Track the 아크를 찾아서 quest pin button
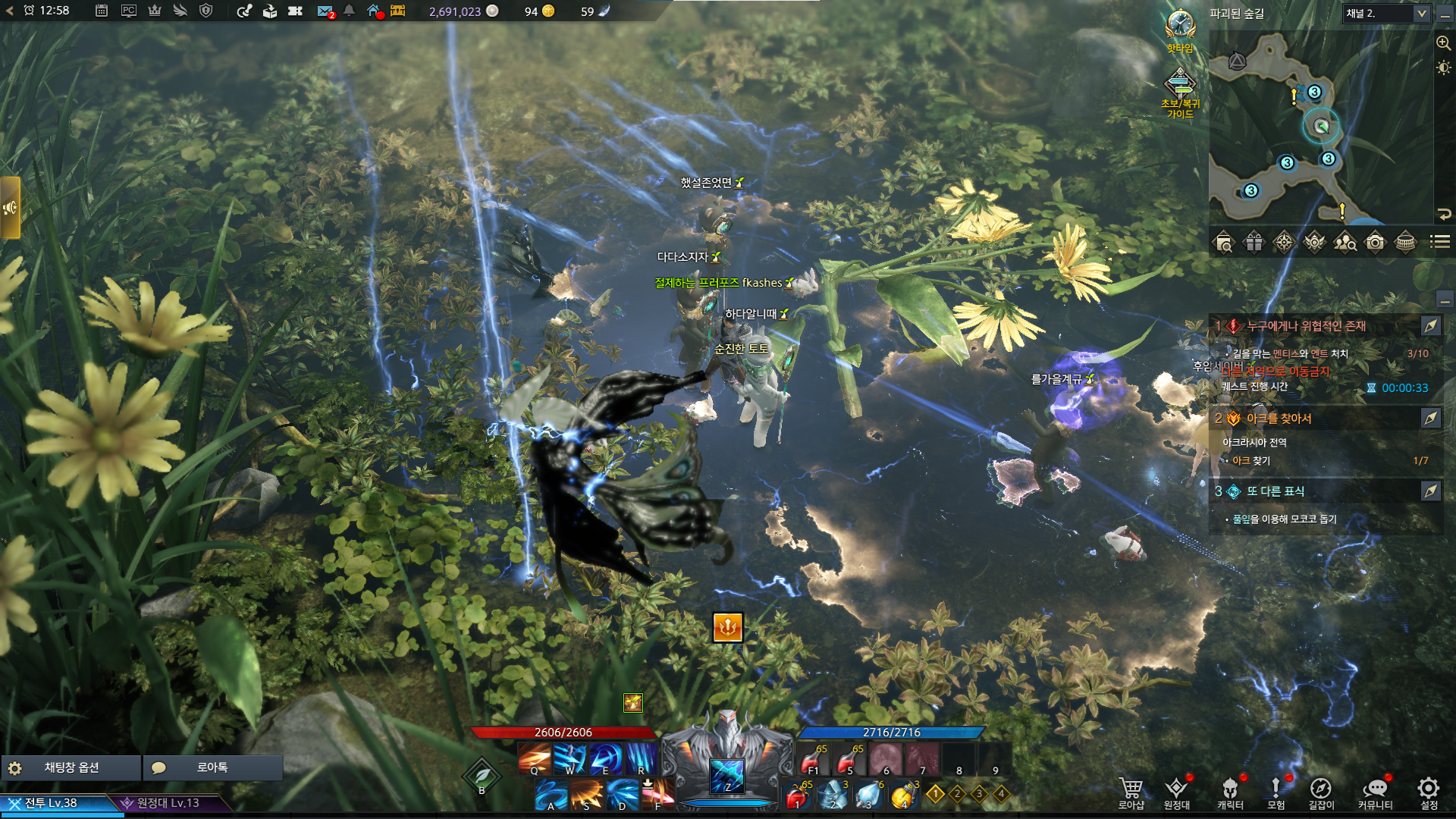Screen dimensions: 1456x819 tap(1430, 418)
